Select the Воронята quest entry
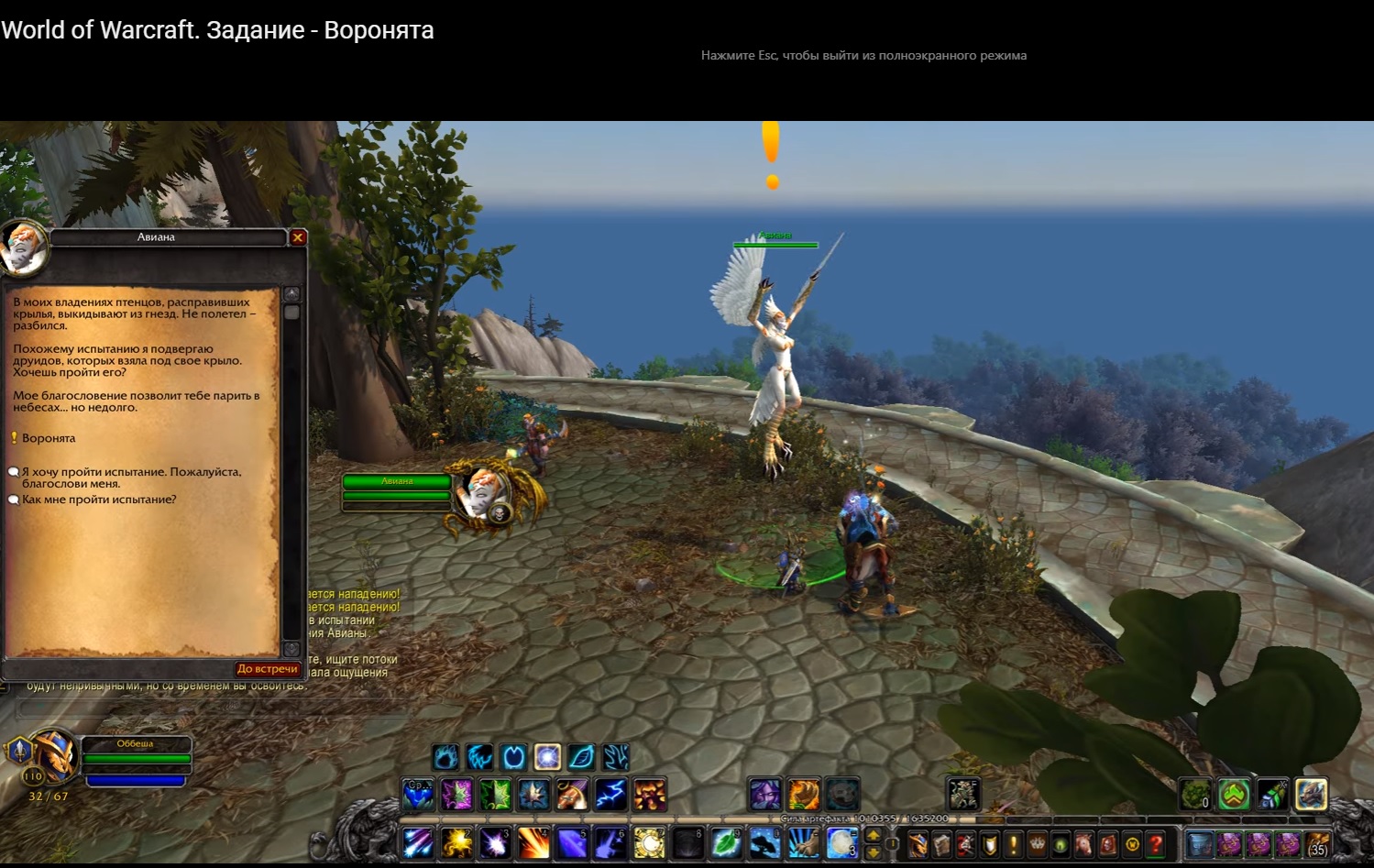 (x=49, y=438)
